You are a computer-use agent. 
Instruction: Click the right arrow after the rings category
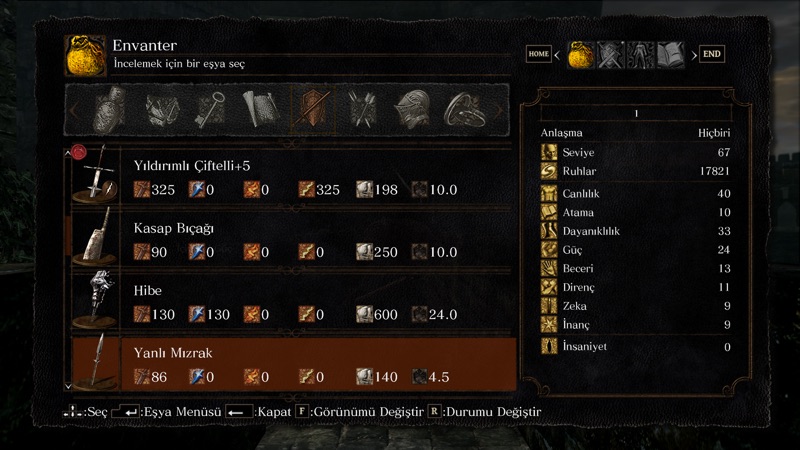pyautogui.click(x=500, y=108)
